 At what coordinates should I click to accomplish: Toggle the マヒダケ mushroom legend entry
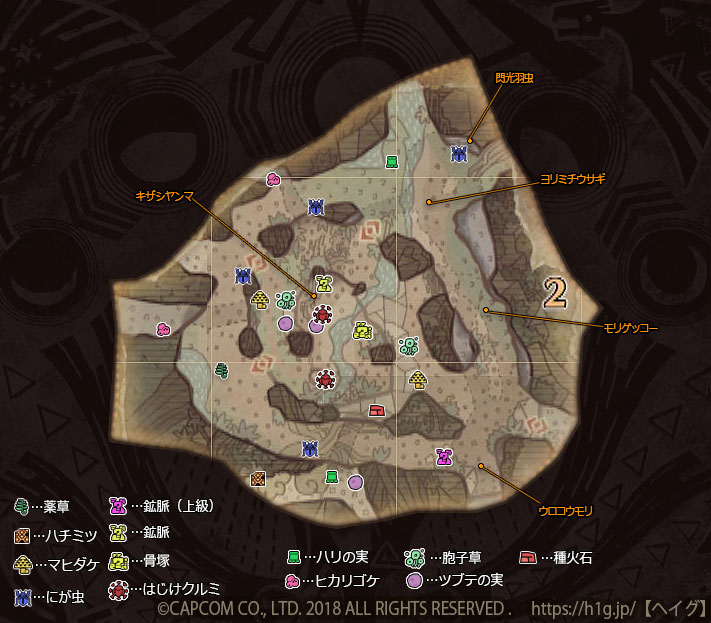(x=58, y=563)
